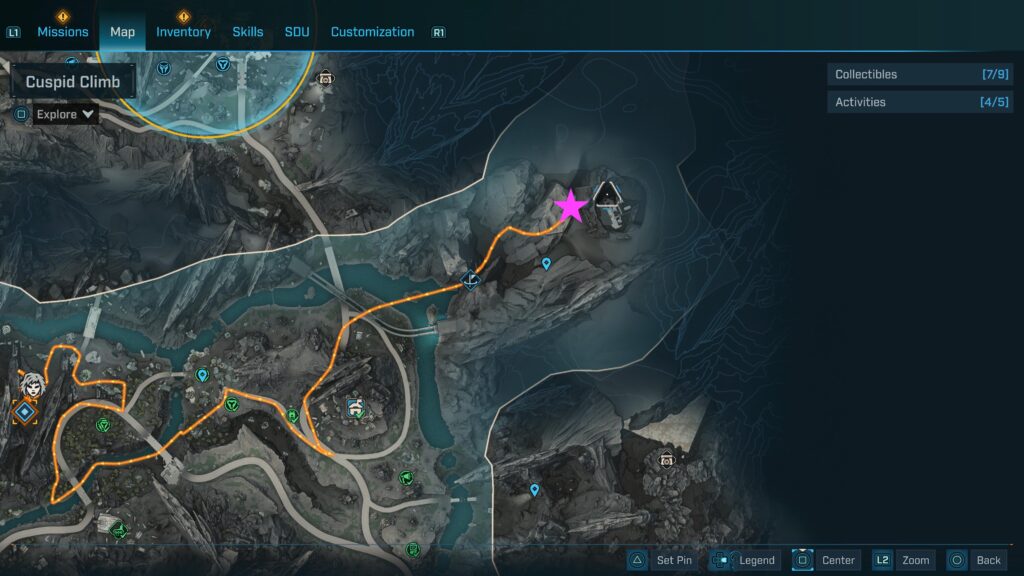The height and width of the screenshot is (576, 1024).
Task: Click the Zoom map control
Action: pos(904,560)
